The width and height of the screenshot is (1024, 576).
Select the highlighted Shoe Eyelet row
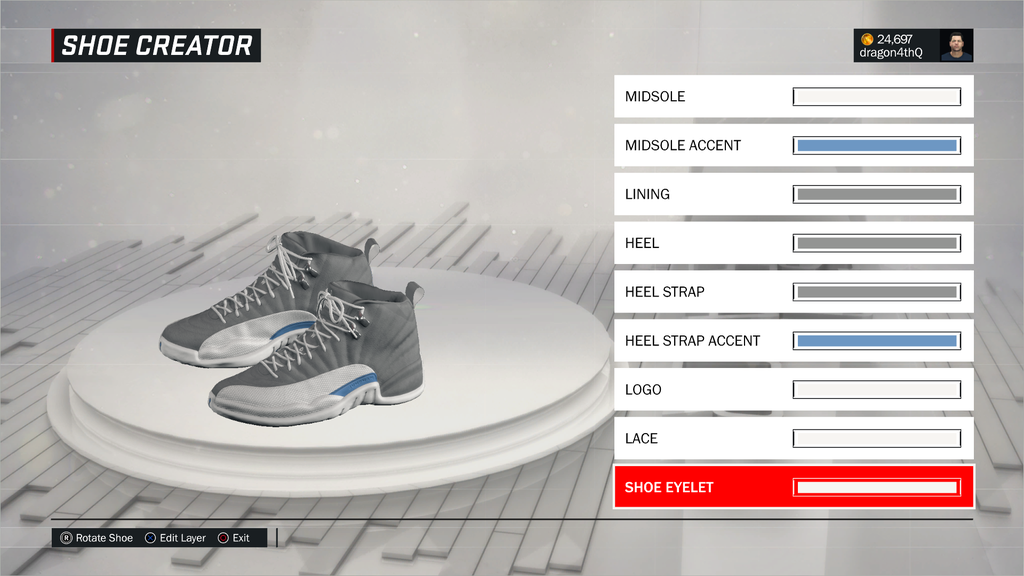[x=793, y=488]
